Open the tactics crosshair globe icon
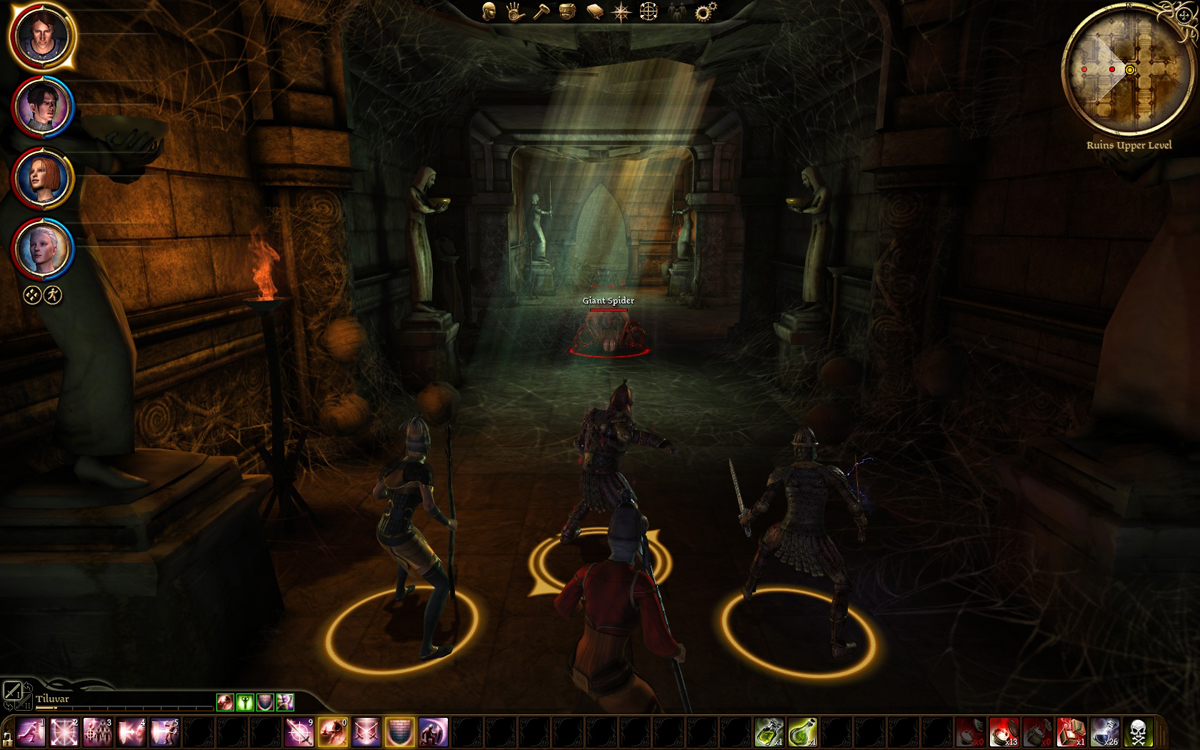The image size is (1200, 750). coord(648,12)
